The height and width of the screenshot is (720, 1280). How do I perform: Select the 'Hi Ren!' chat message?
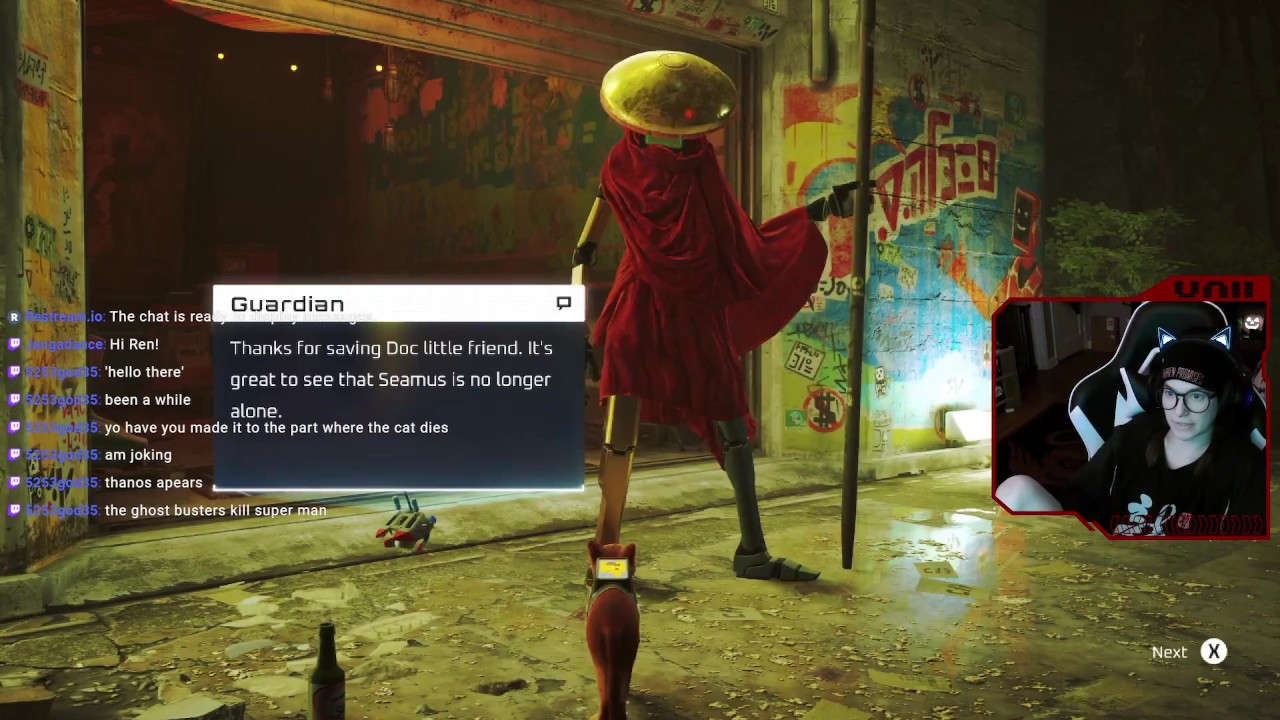134,344
